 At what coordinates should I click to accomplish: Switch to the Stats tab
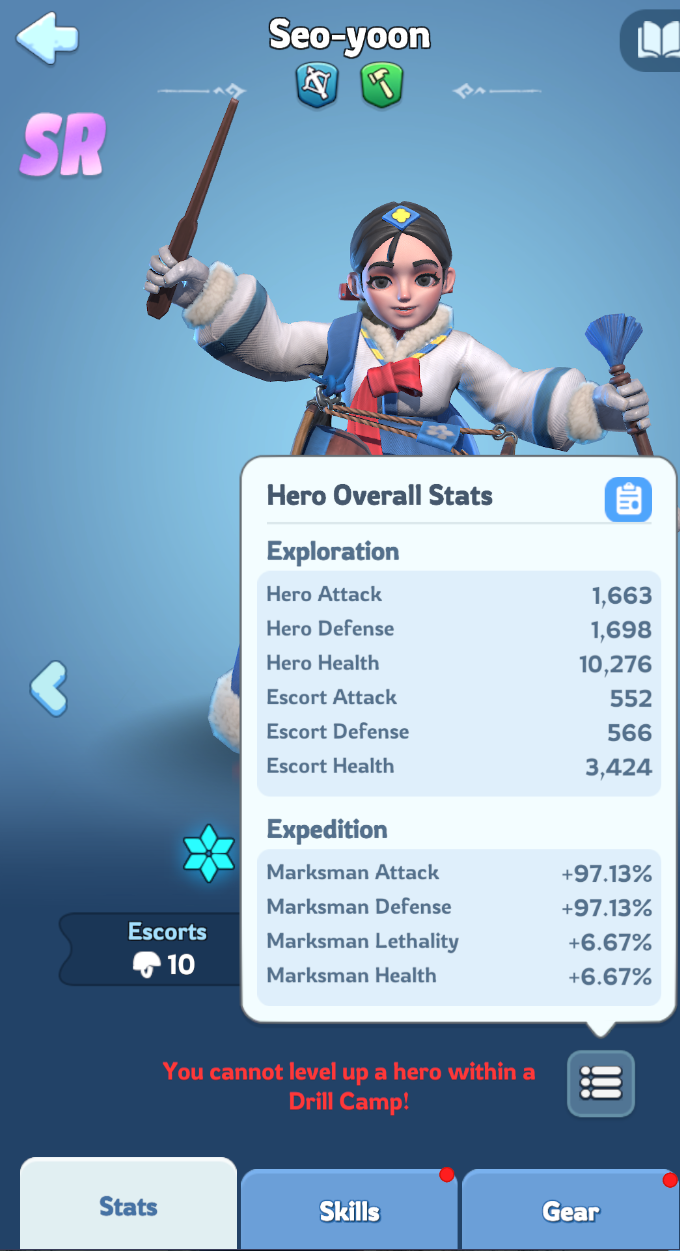click(128, 1206)
